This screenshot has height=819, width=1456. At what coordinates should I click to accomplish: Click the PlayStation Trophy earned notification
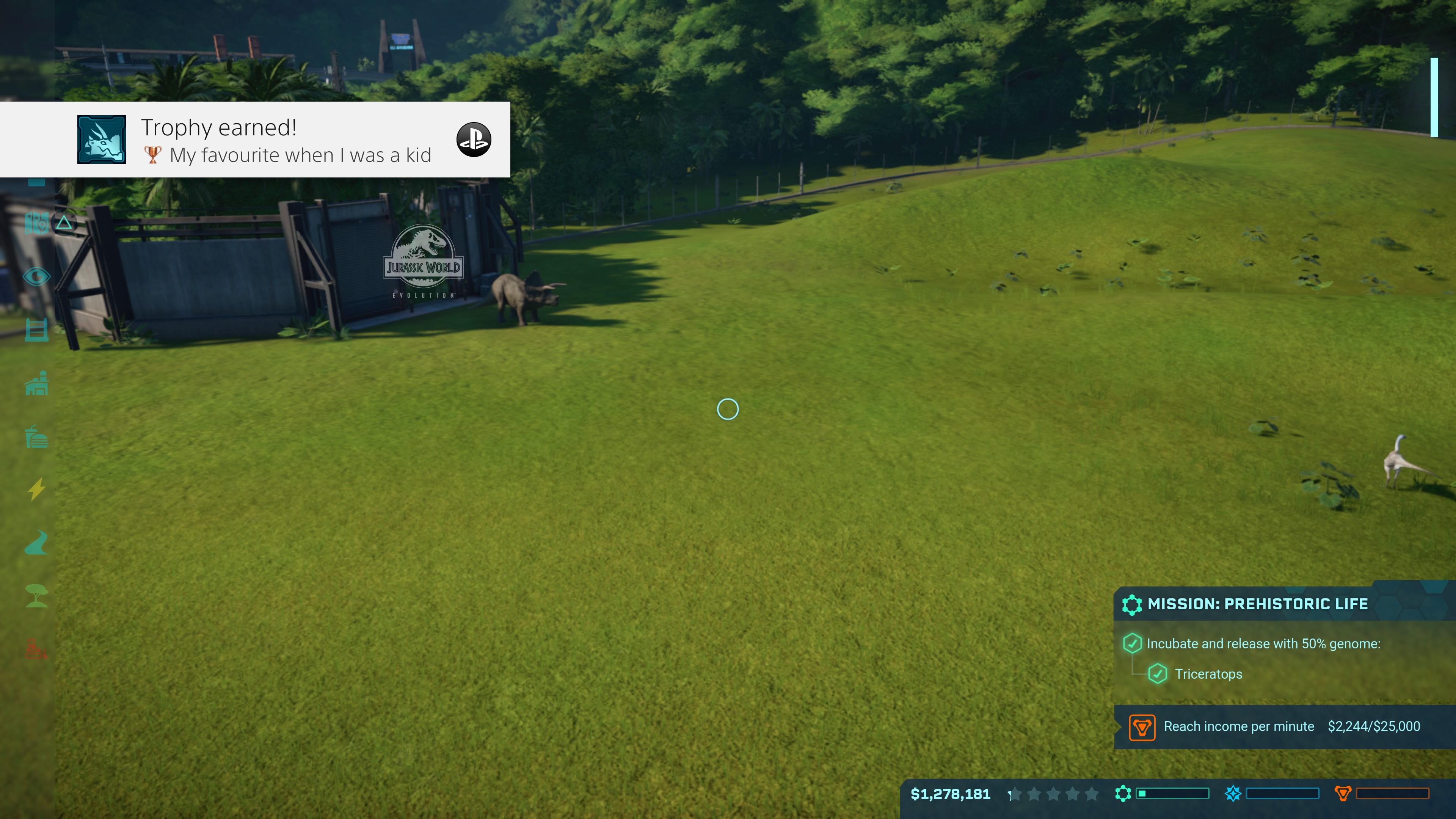coord(255,140)
